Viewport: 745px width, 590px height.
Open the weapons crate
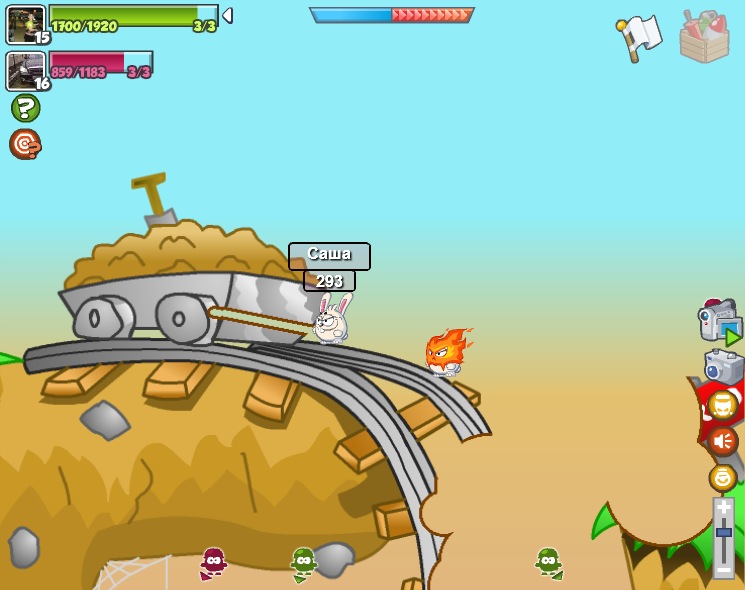pyautogui.click(x=704, y=37)
